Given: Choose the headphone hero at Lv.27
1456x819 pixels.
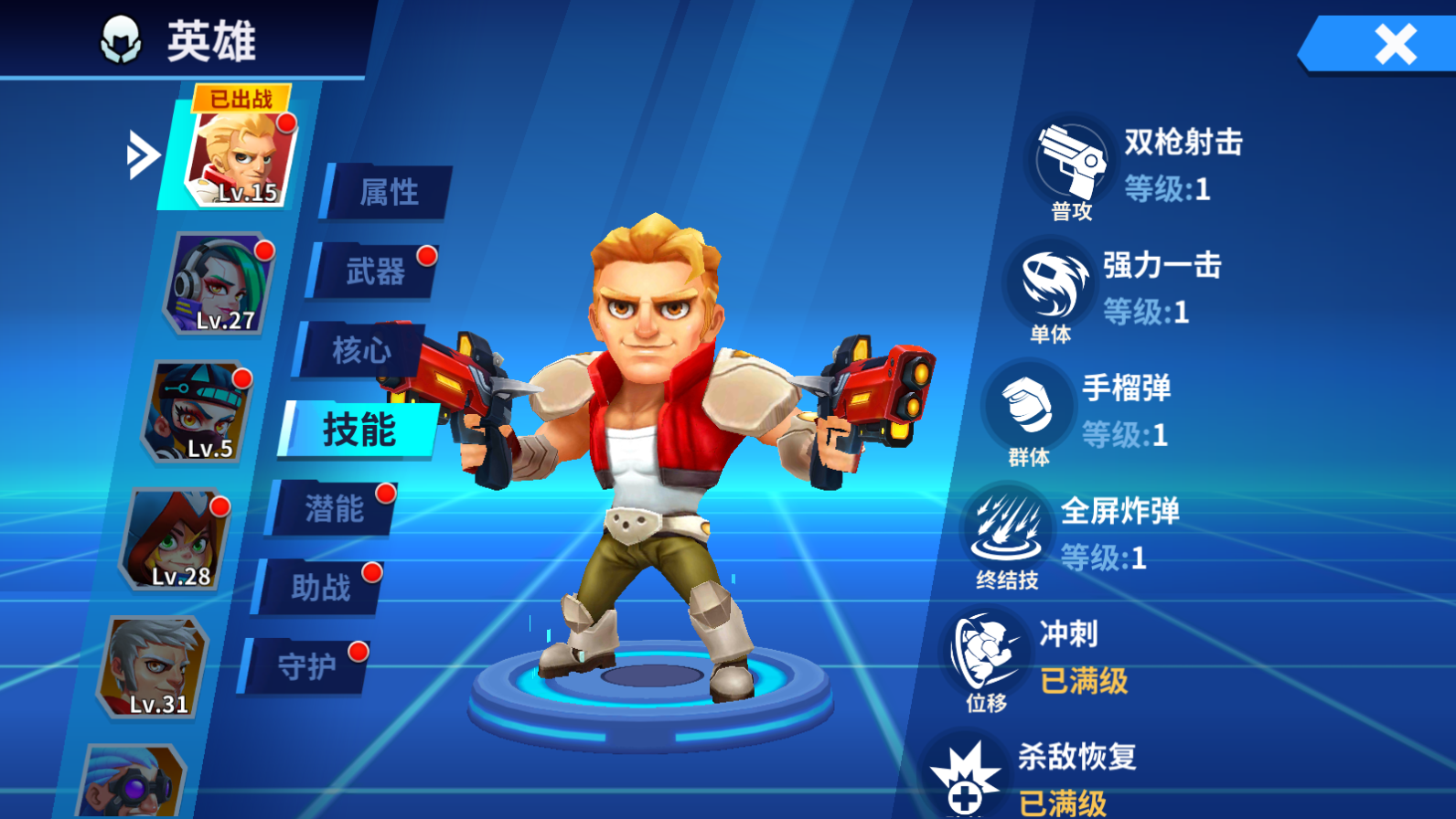Looking at the screenshot, I should point(220,283).
